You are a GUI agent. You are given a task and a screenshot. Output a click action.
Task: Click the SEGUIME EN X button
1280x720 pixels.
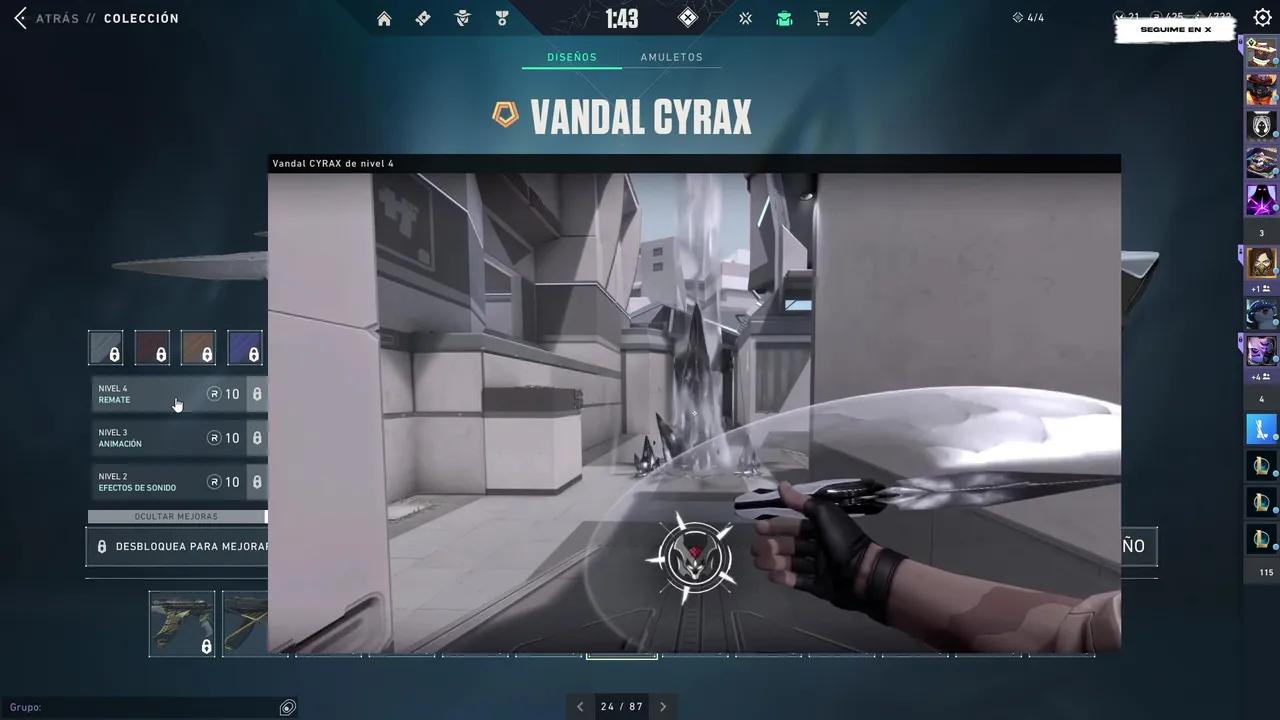click(x=1175, y=29)
